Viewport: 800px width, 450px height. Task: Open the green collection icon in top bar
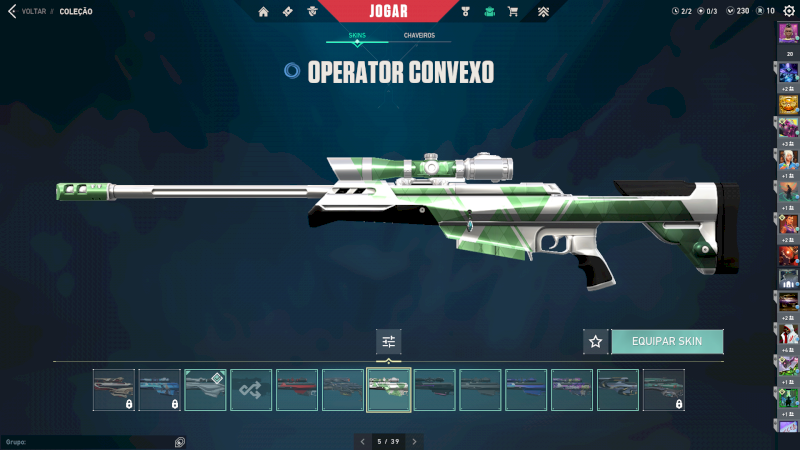[489, 12]
